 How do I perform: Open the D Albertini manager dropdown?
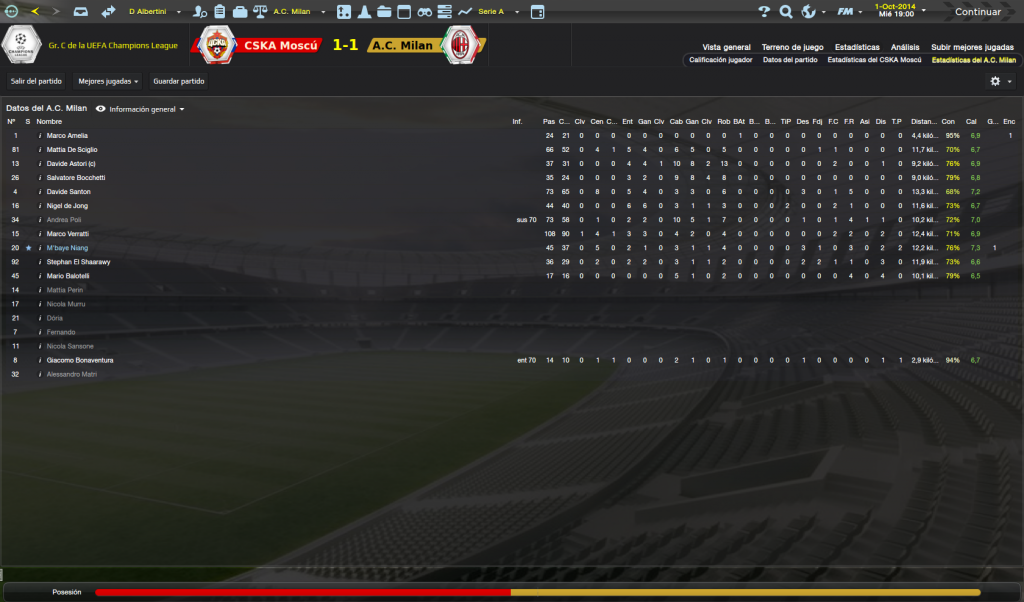coord(154,12)
